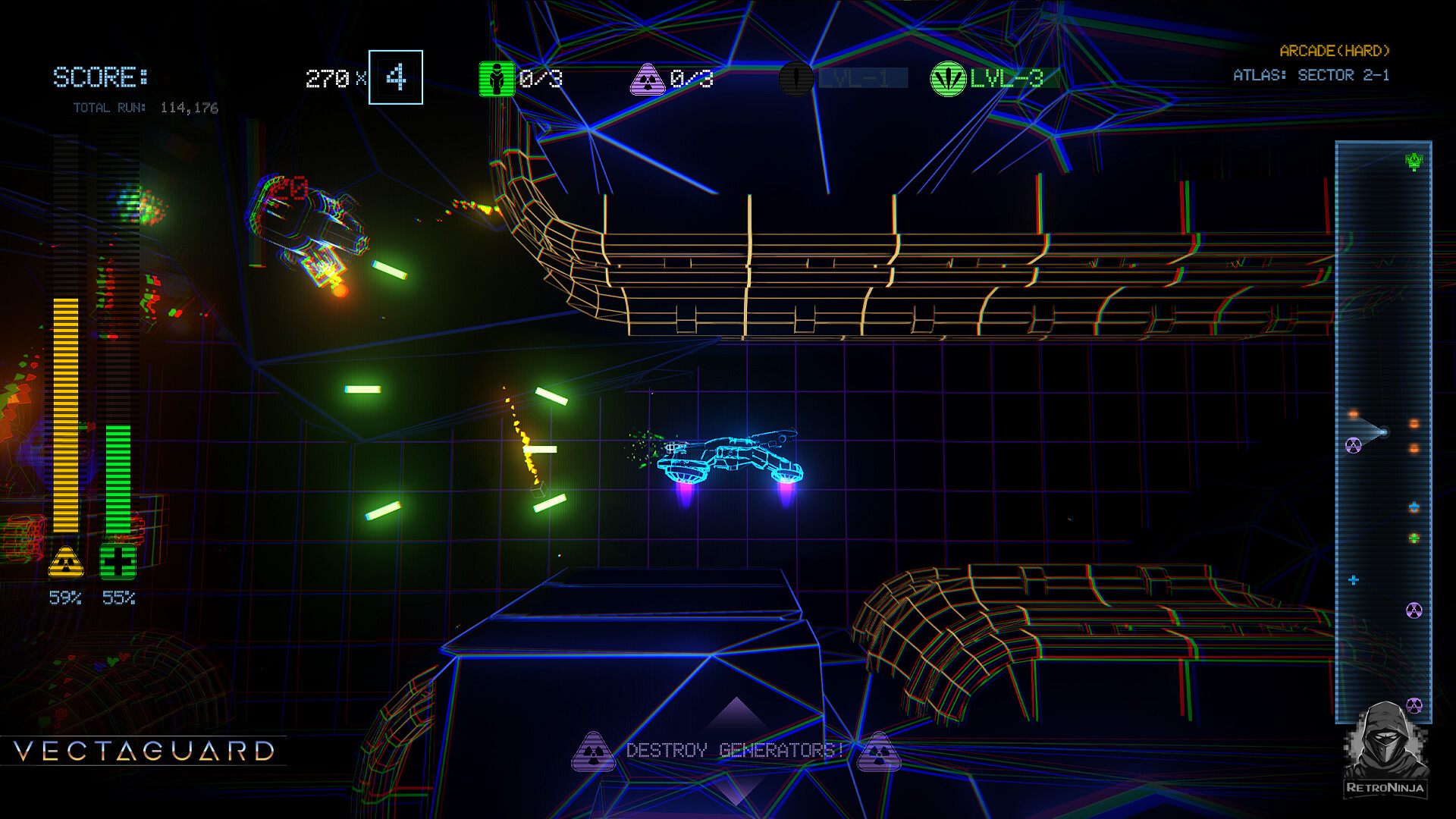Select the yellow radiation energy icon
This screenshot has height=819, width=1456.
[66, 563]
